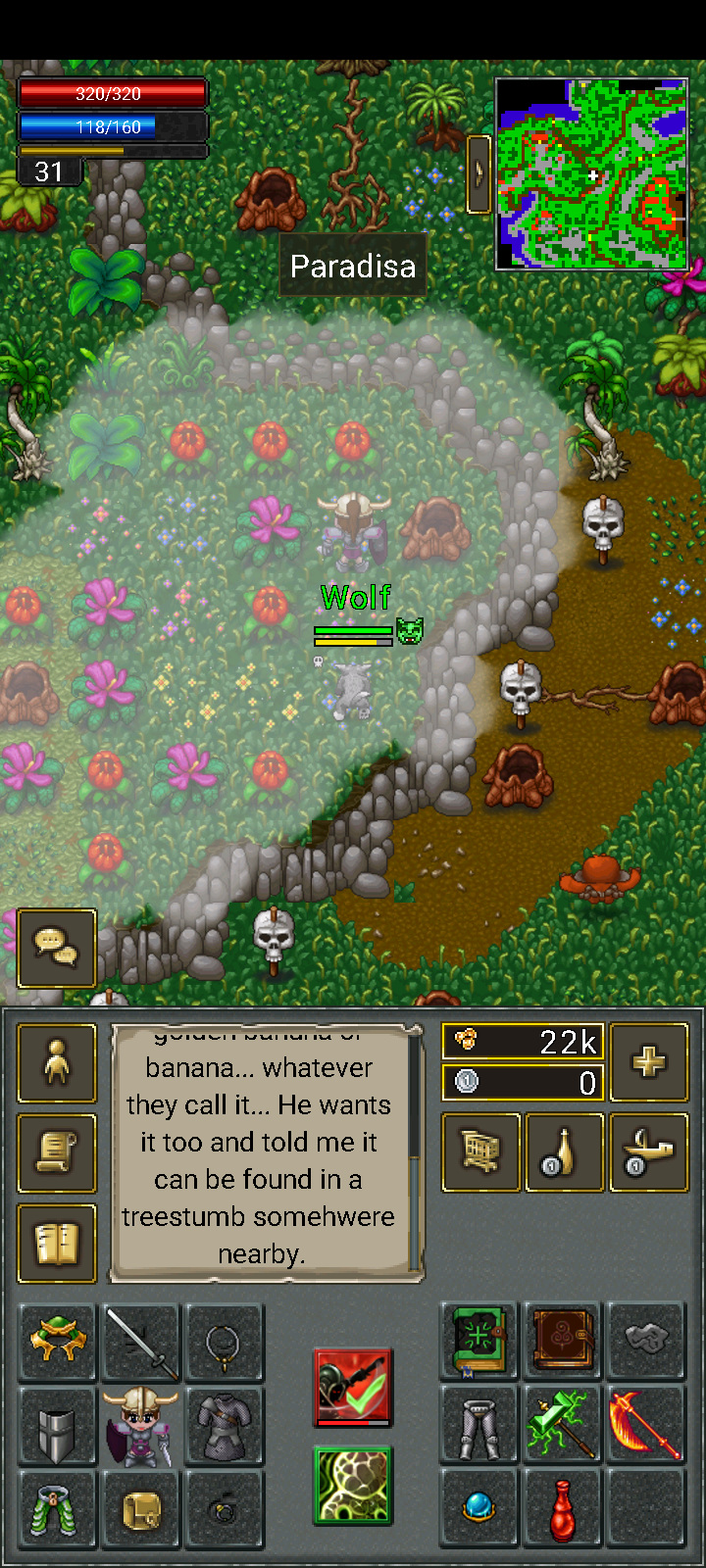Screen dimensions: 706x1568
Task: Select the flaming red axe item
Action: [645, 1425]
